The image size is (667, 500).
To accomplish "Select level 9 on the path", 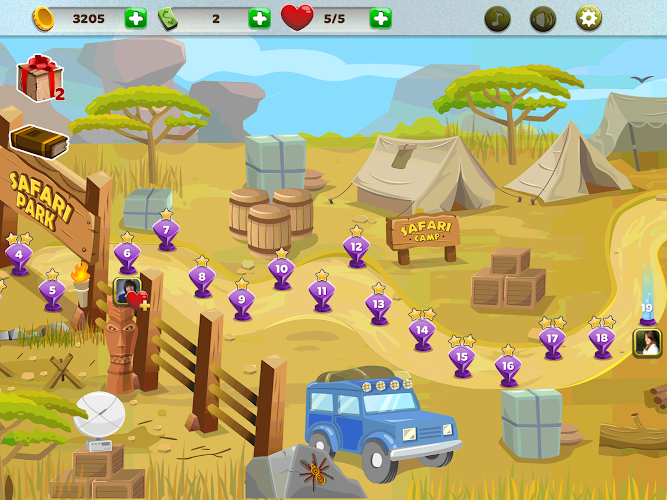I will point(241,299).
